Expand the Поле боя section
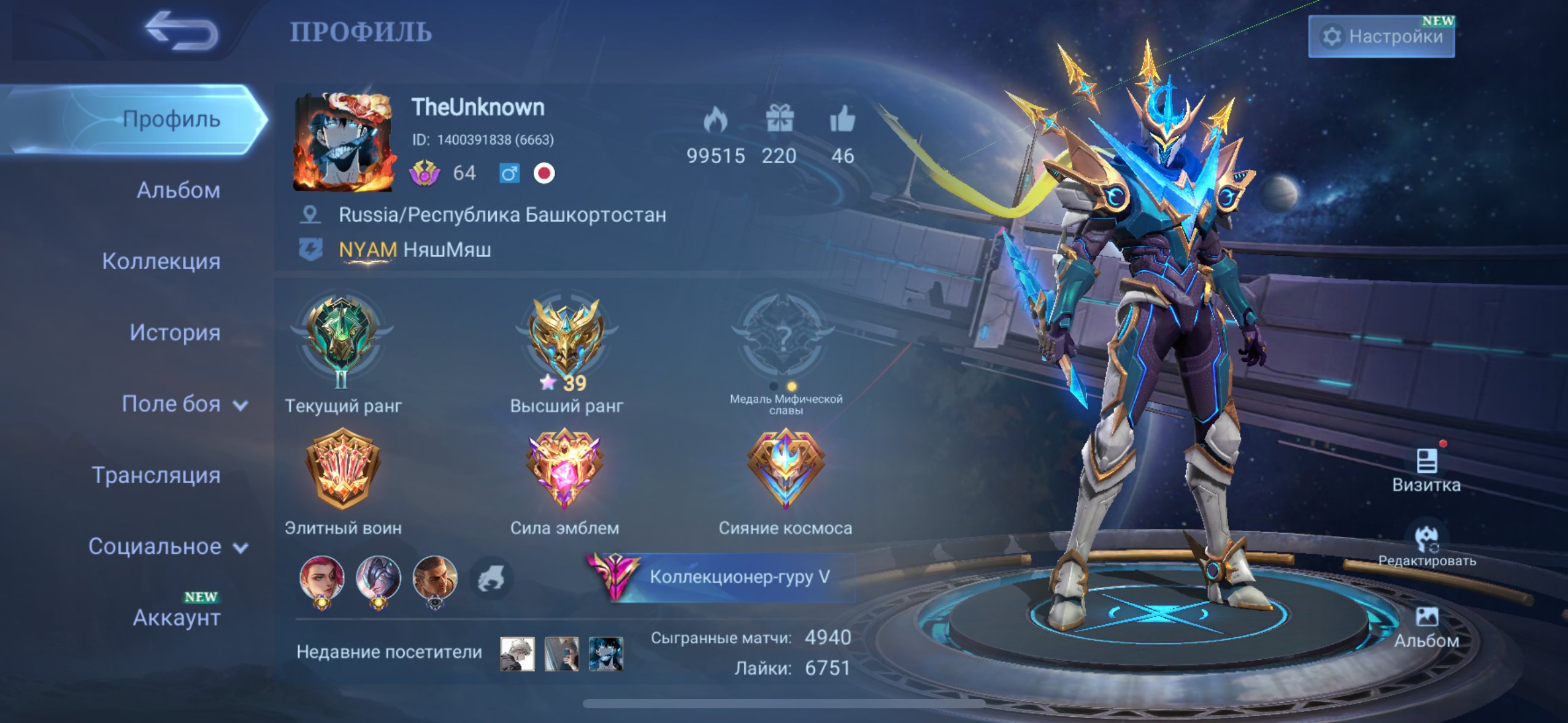Screen dimensions: 1568x723 tap(184, 404)
